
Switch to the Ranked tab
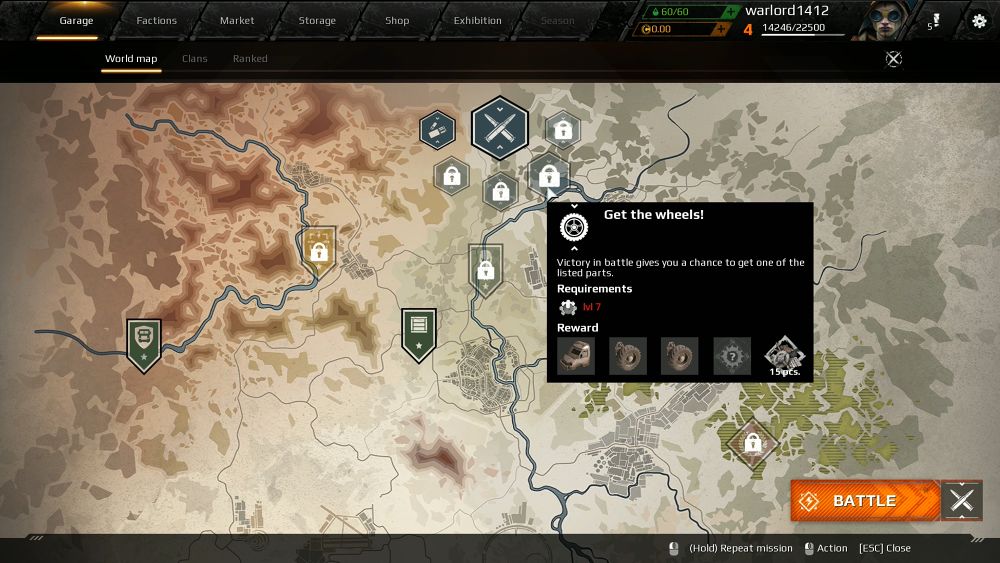[250, 59]
